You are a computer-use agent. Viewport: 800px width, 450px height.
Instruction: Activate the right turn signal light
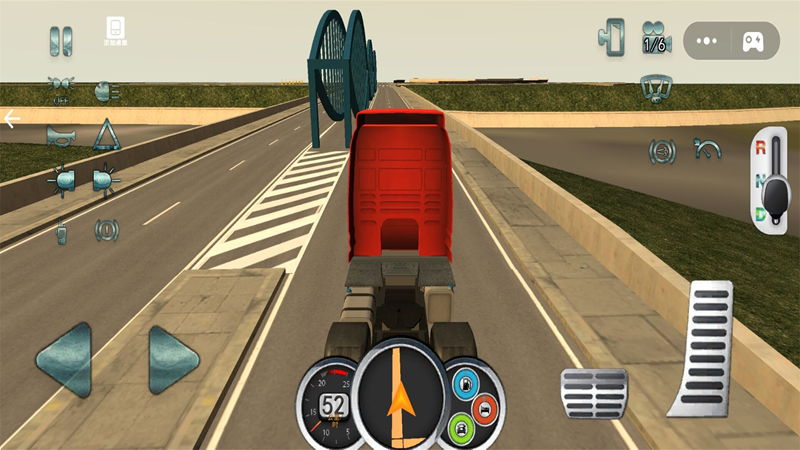[x=106, y=181]
